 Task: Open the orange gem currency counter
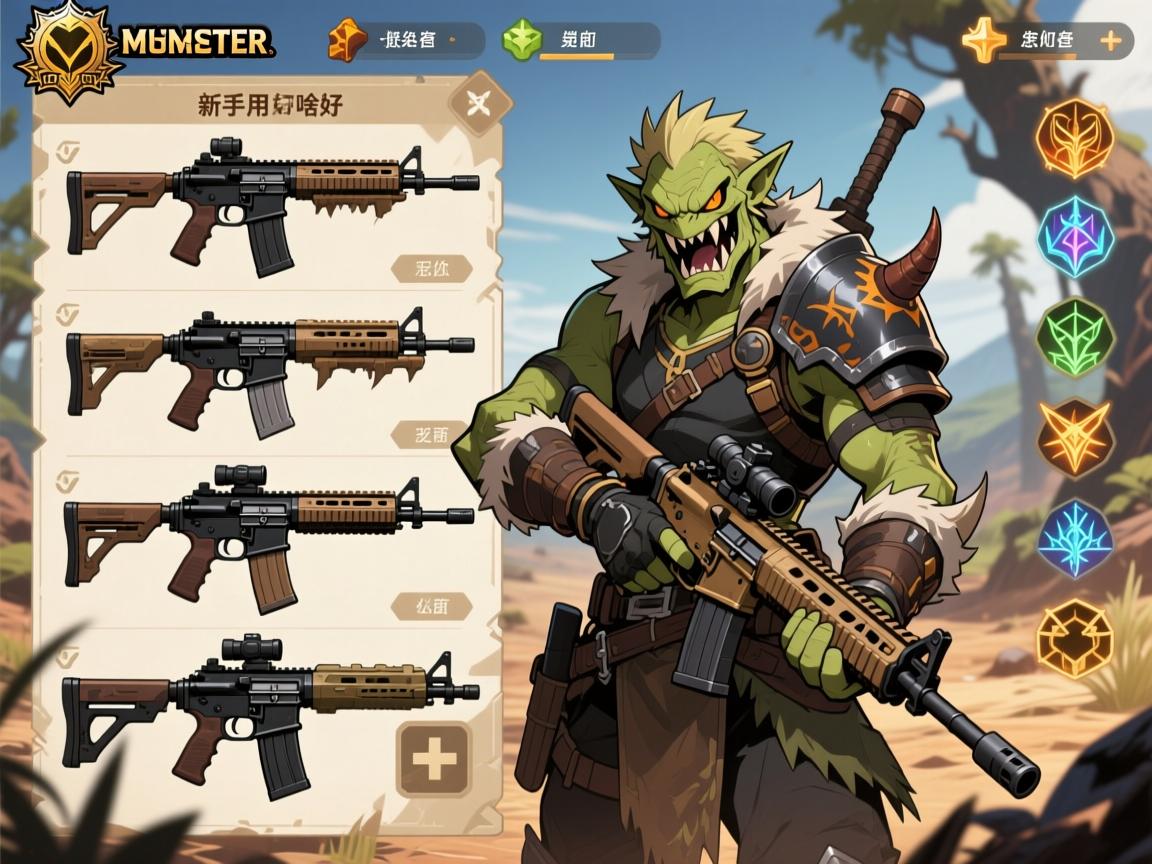(x=405, y=41)
